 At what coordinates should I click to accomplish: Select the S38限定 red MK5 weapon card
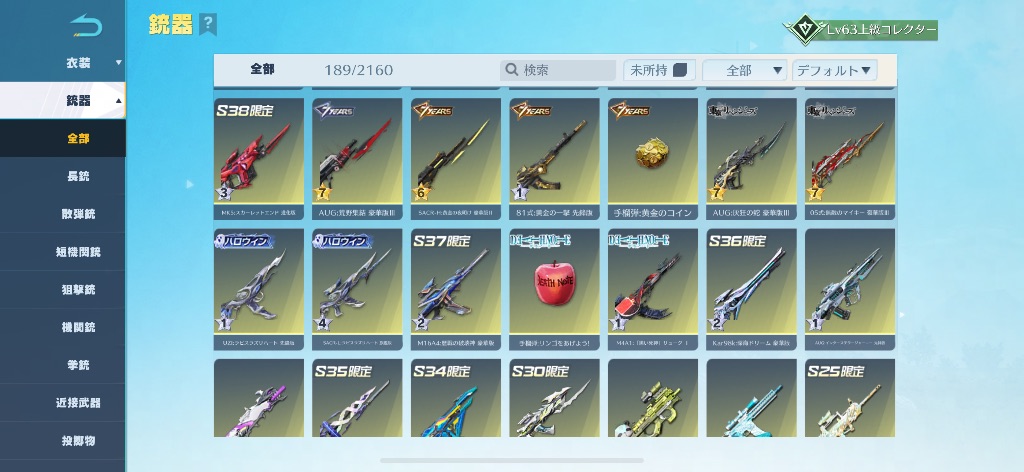(x=259, y=158)
